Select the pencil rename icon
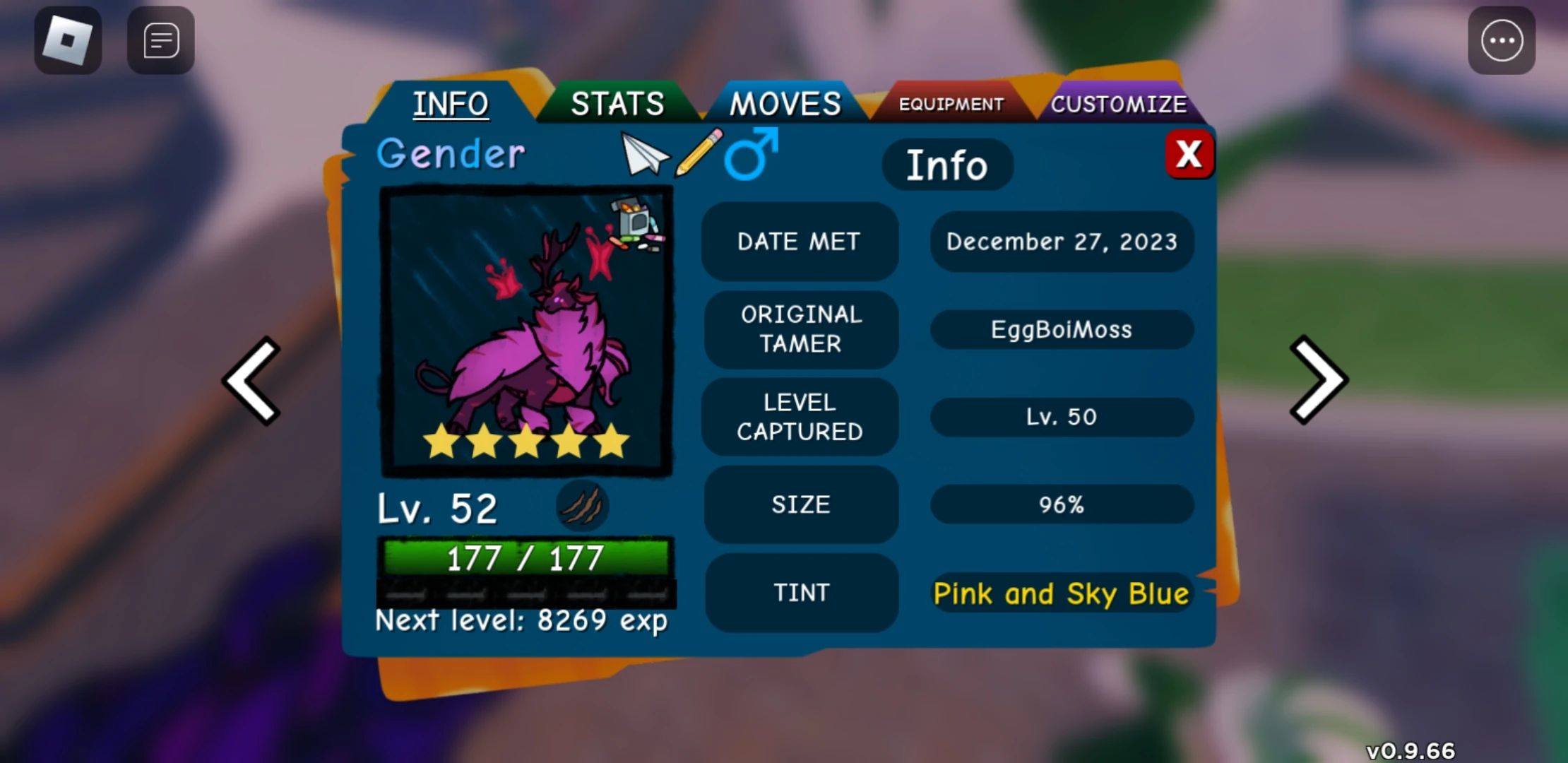 coord(698,154)
